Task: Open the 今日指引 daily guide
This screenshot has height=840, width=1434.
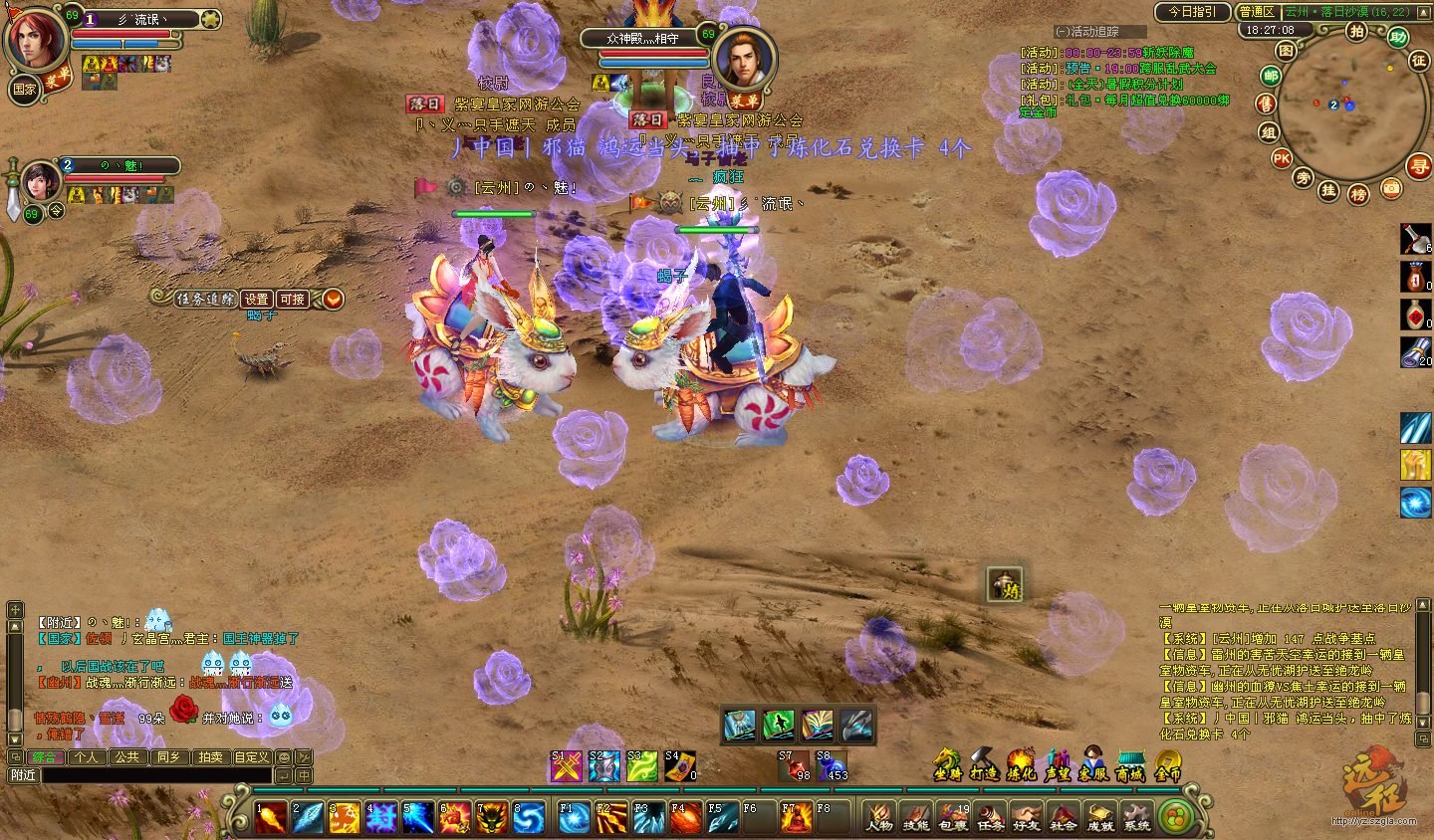Action: coord(1192,12)
